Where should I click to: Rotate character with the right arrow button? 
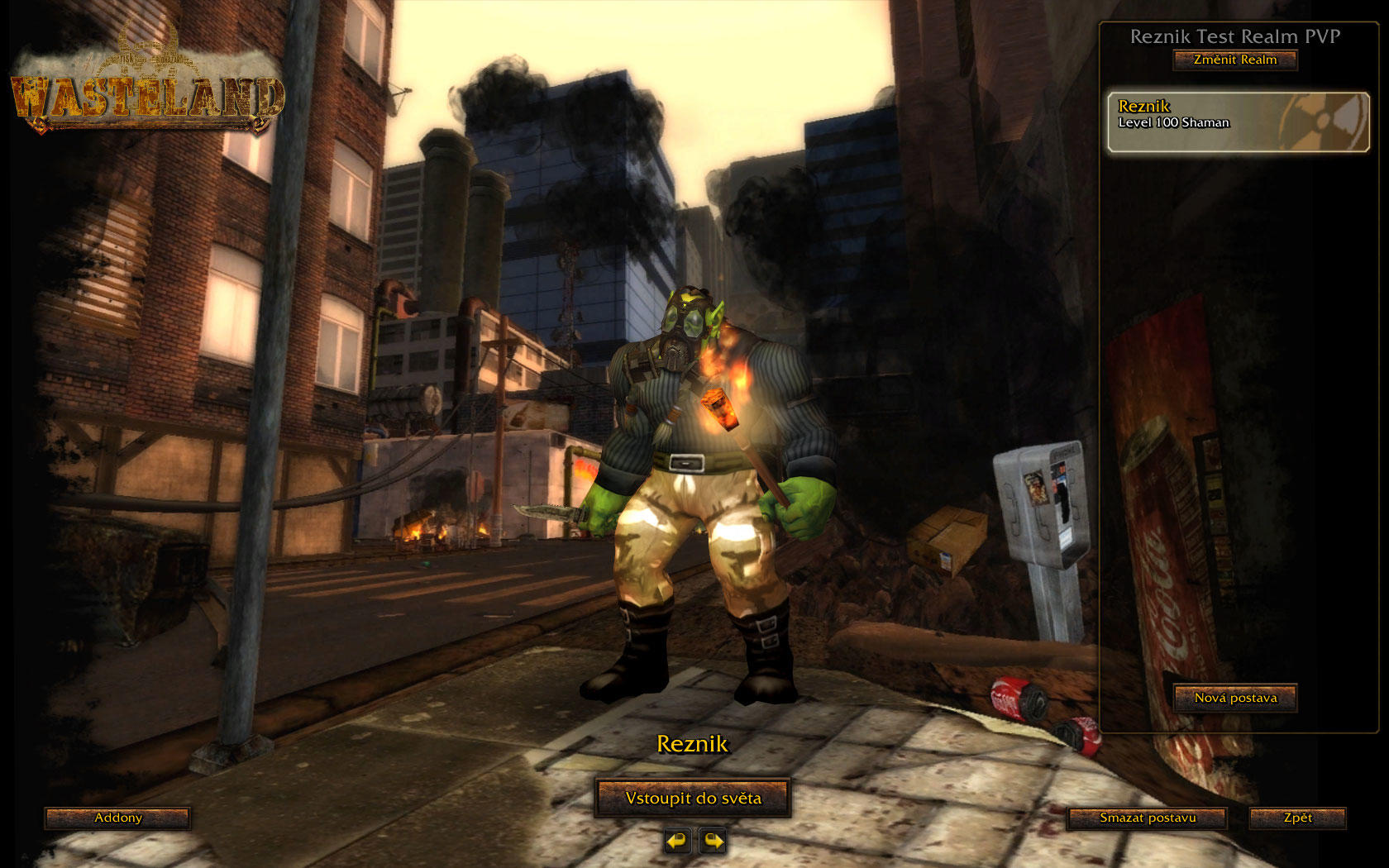coord(713,842)
